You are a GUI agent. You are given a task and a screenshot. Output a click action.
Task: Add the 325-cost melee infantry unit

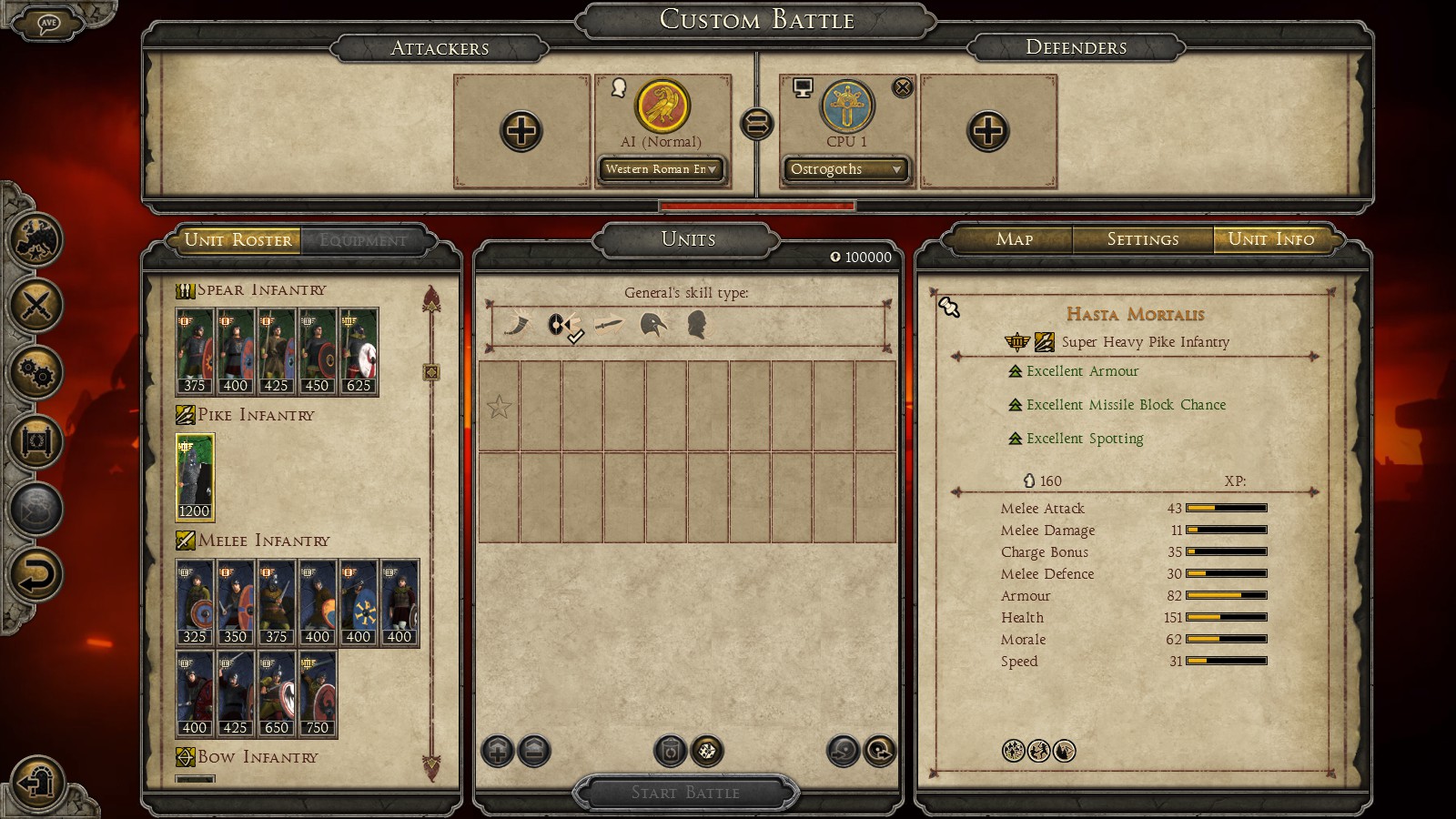coord(195,602)
